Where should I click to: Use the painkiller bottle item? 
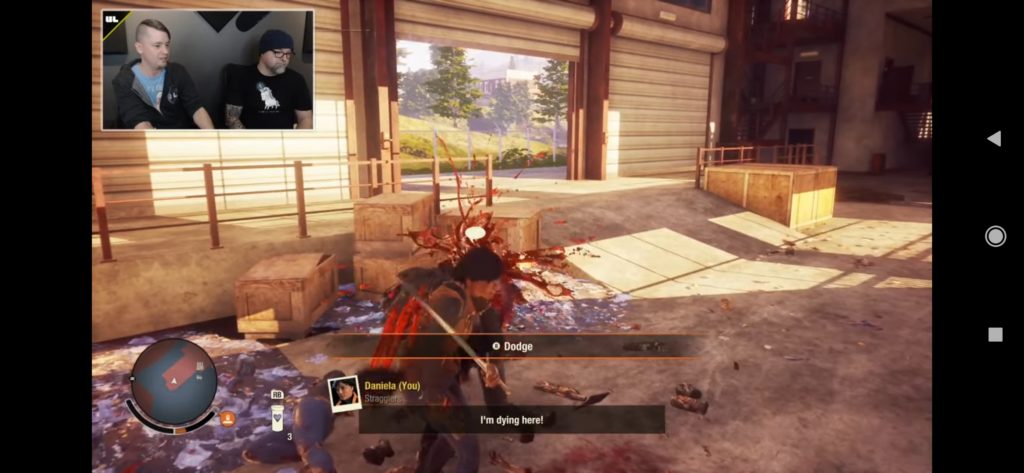[x=277, y=416]
